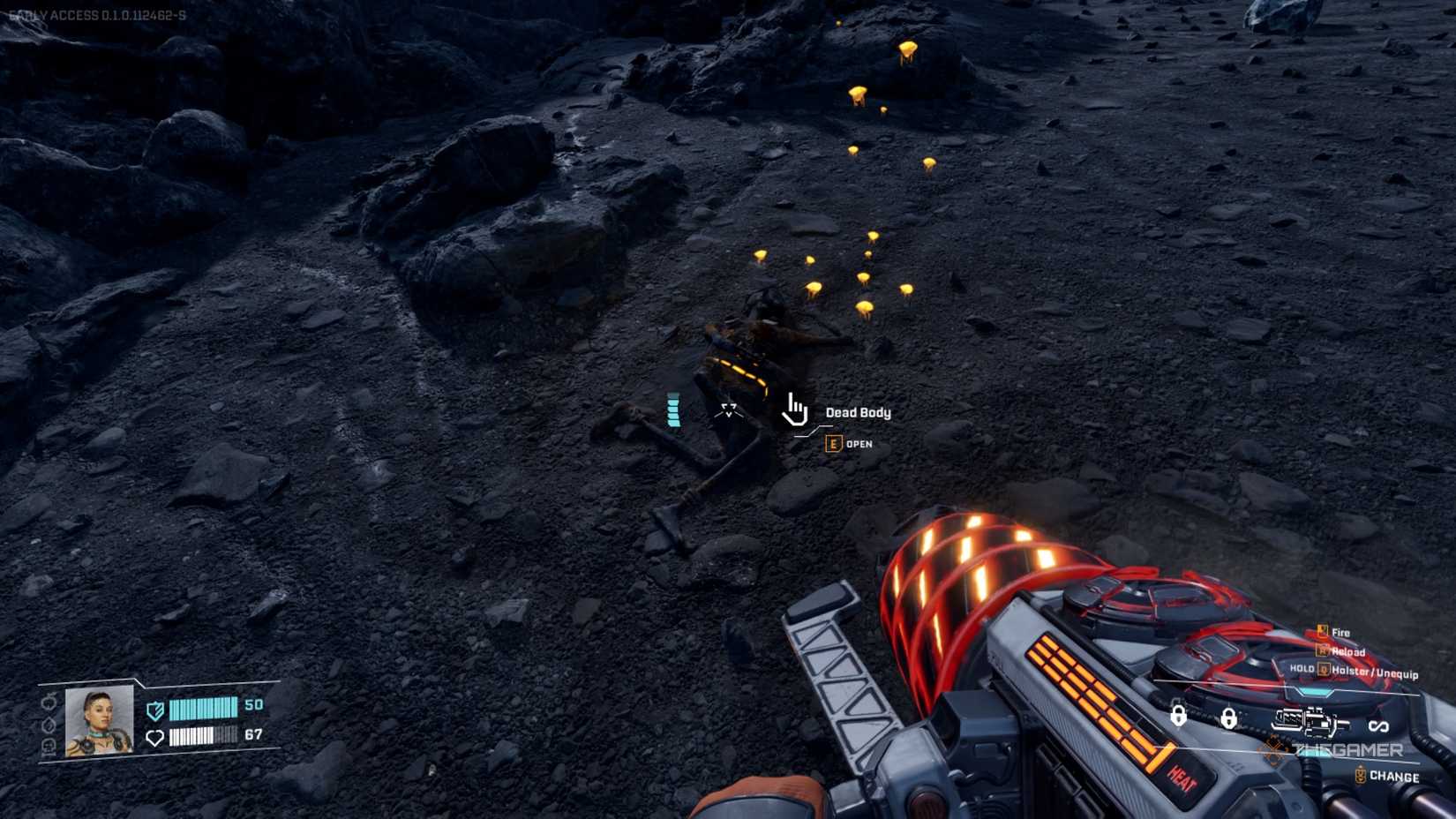Click the infinity ammo symbol on the weapon HUD
1456x819 pixels.
coord(1378,725)
